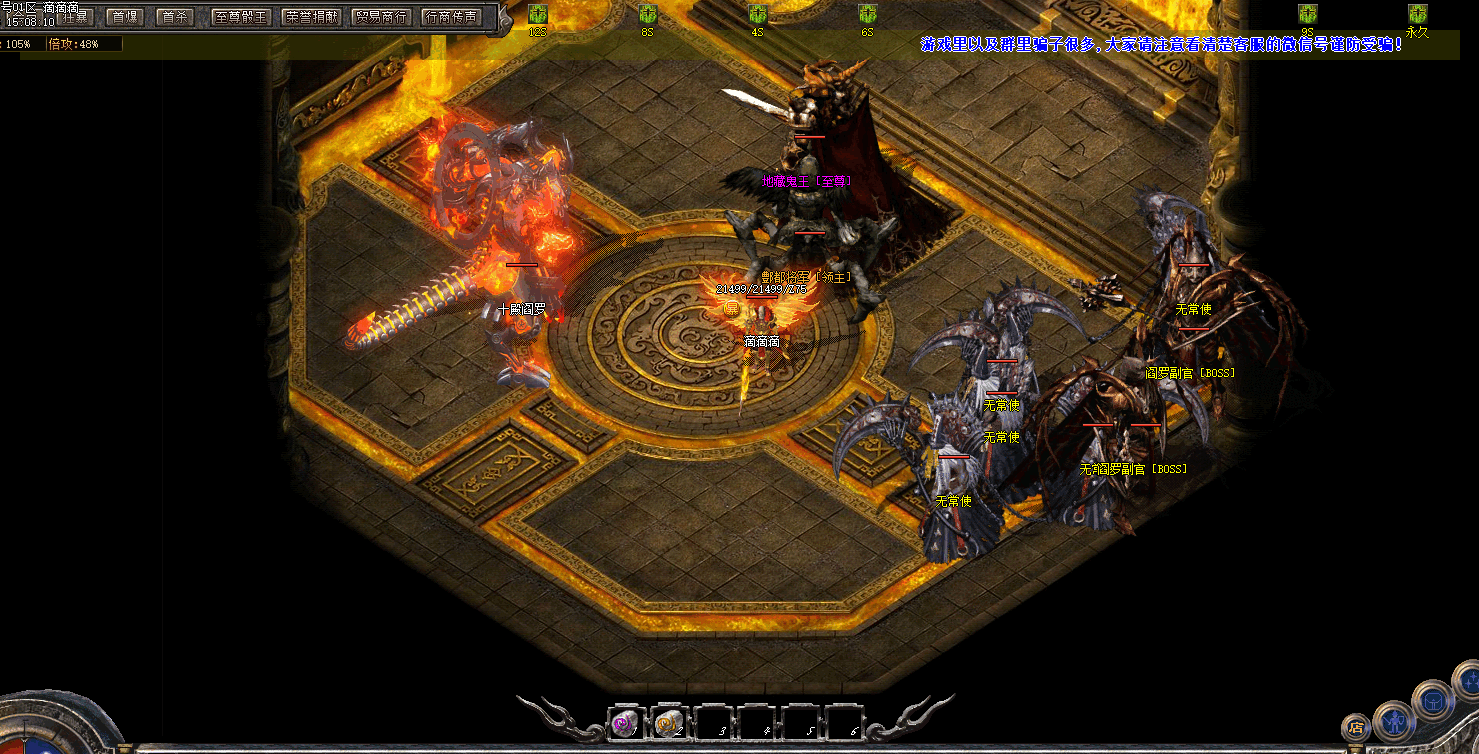Image resolution: width=1479 pixels, height=754 pixels.
Task: Click the 行商传声 button
Action: tap(451, 17)
